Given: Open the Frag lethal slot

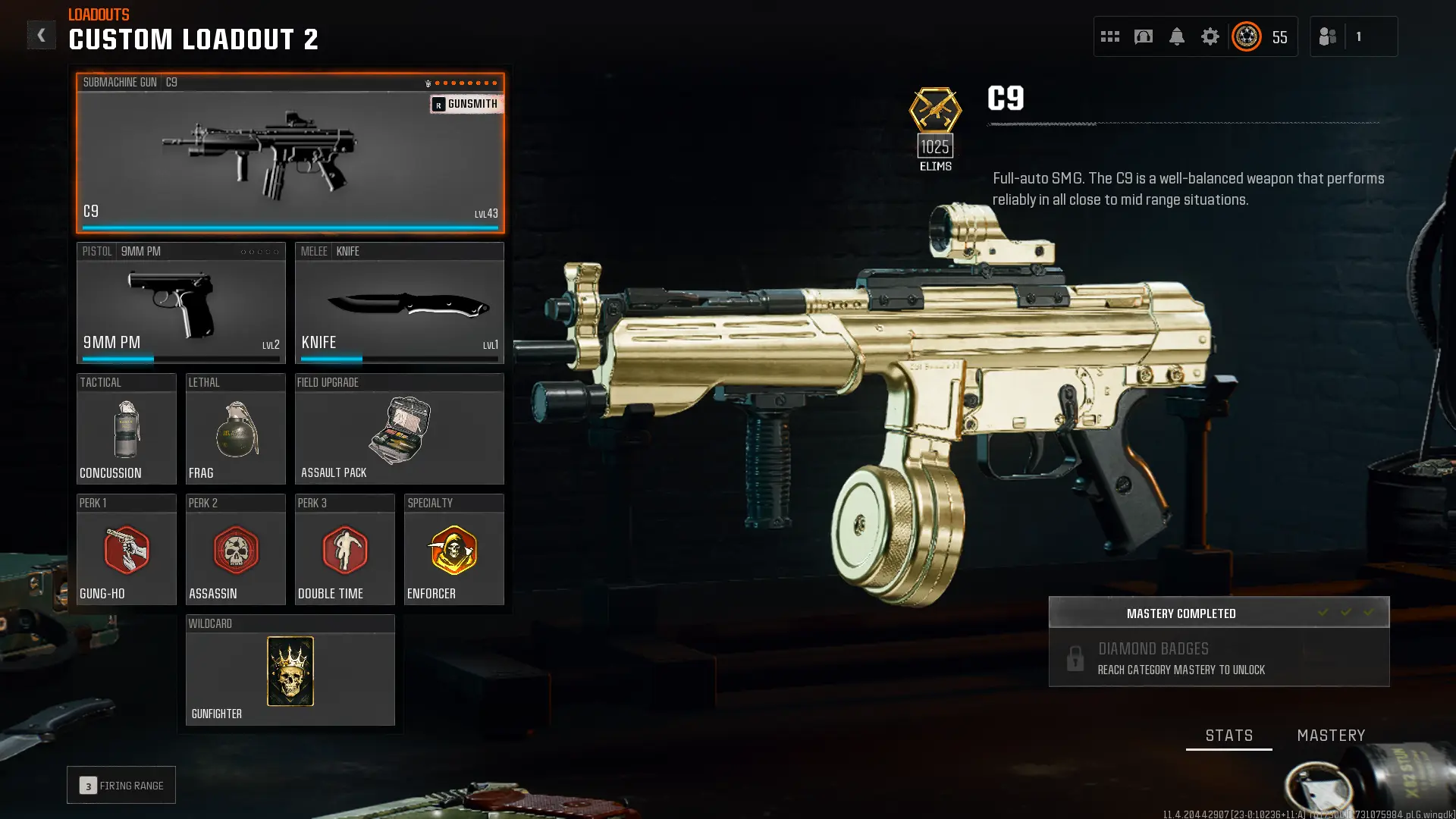Looking at the screenshot, I should (235, 429).
